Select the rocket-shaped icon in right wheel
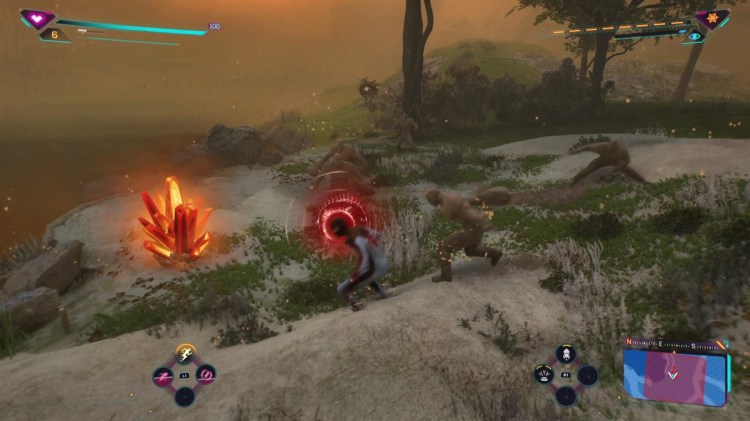The image size is (750, 421). point(566,354)
